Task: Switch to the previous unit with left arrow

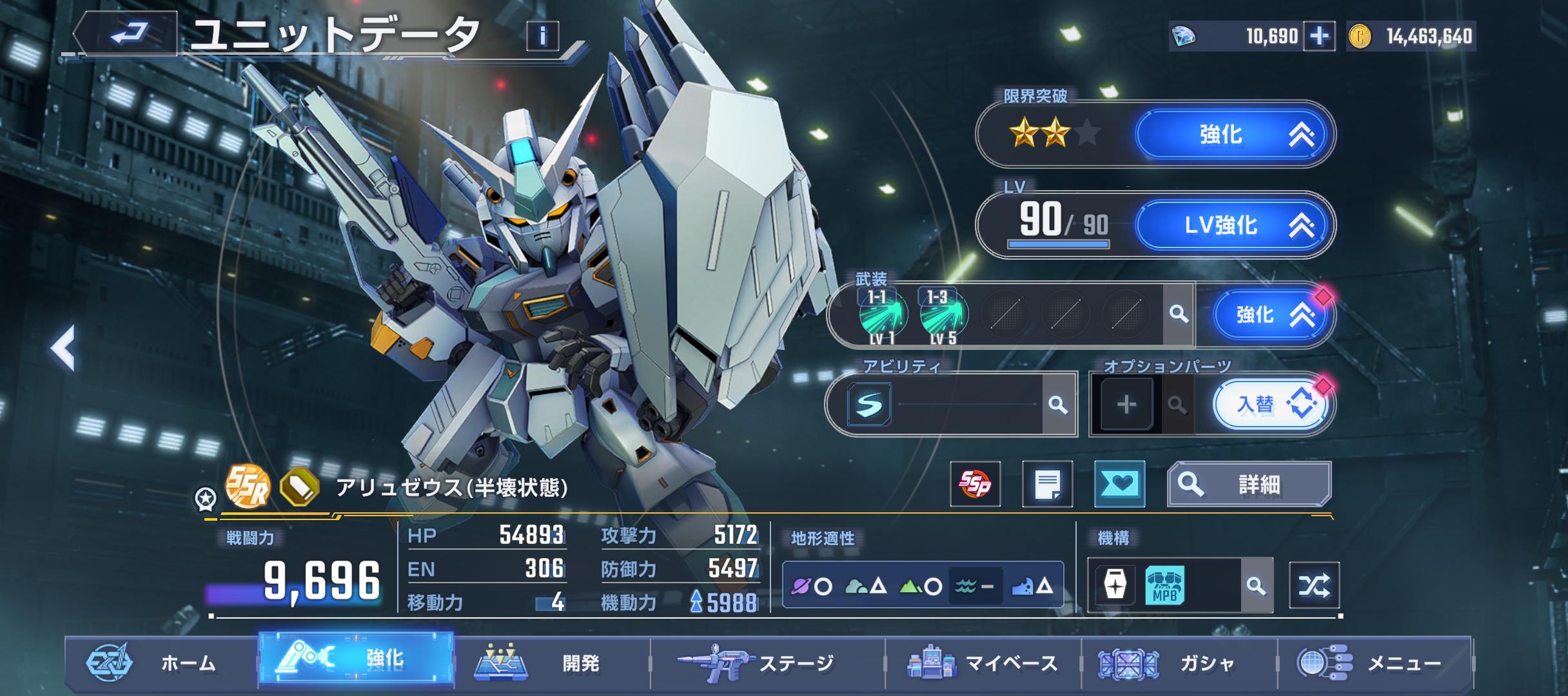Action: point(63,348)
